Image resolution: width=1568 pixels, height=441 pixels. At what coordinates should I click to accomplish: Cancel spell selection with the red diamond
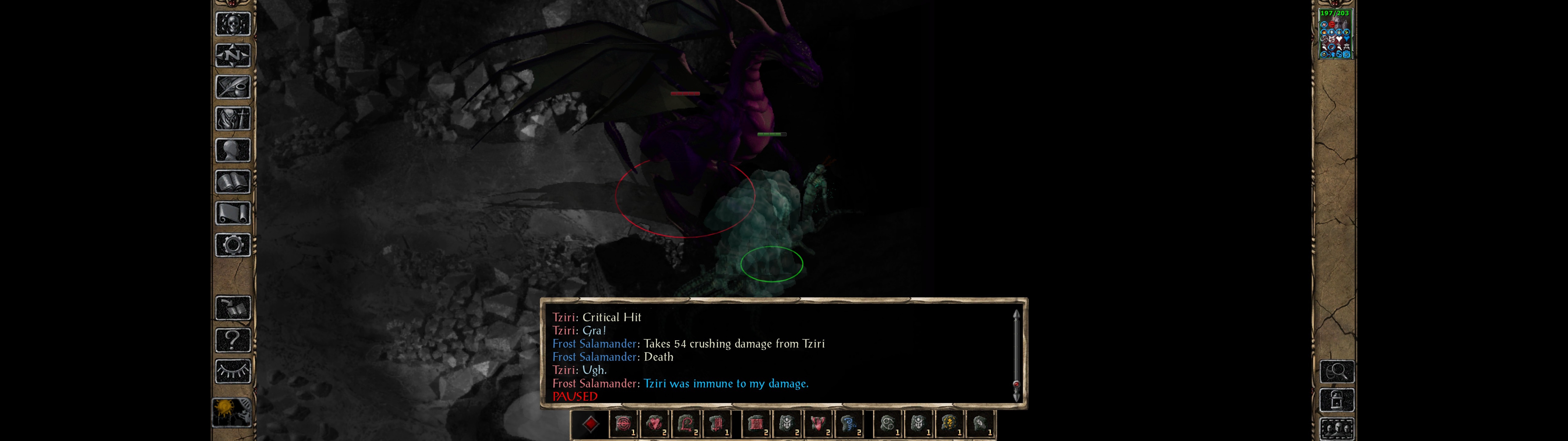click(590, 424)
